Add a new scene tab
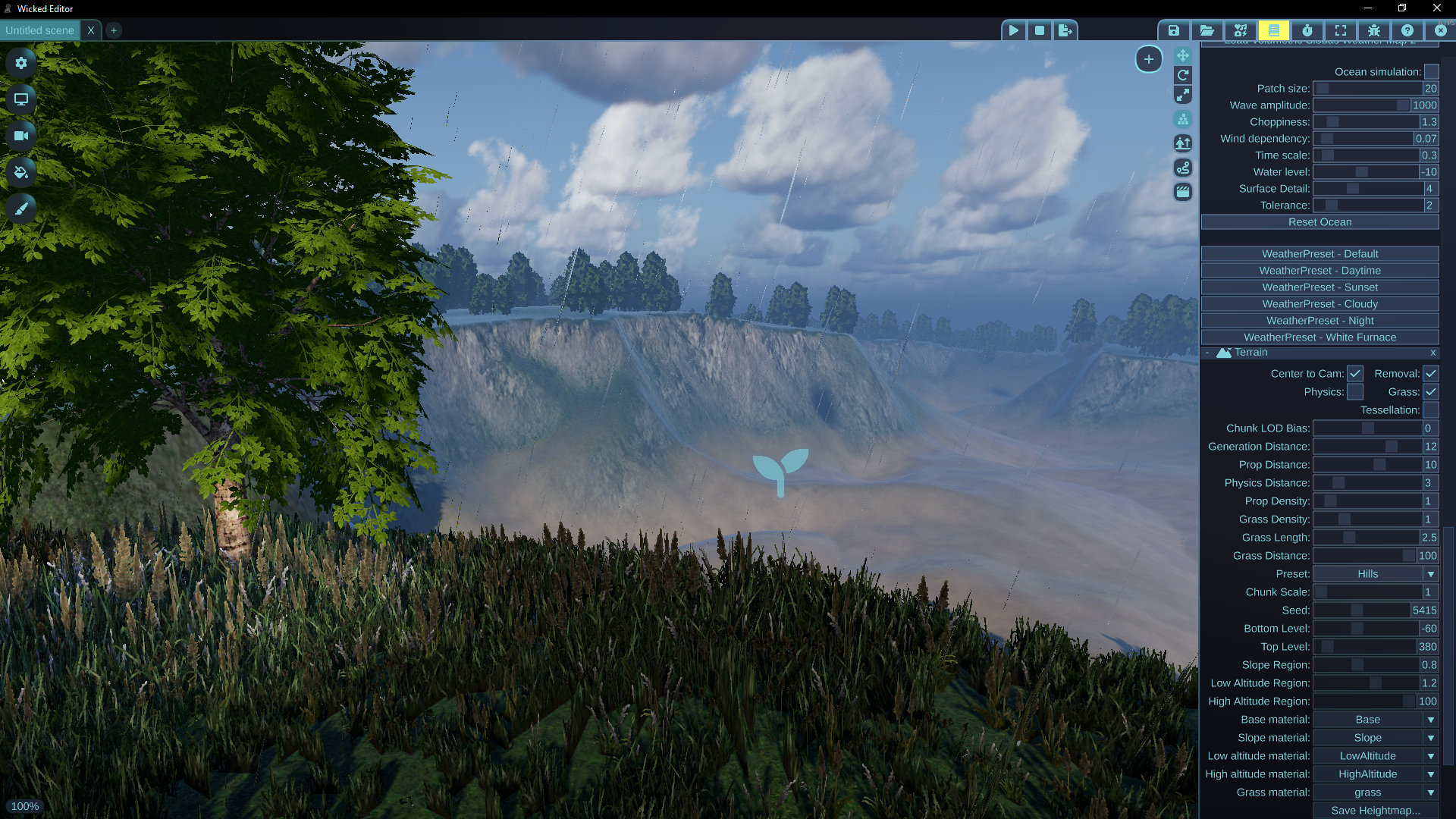 click(114, 30)
